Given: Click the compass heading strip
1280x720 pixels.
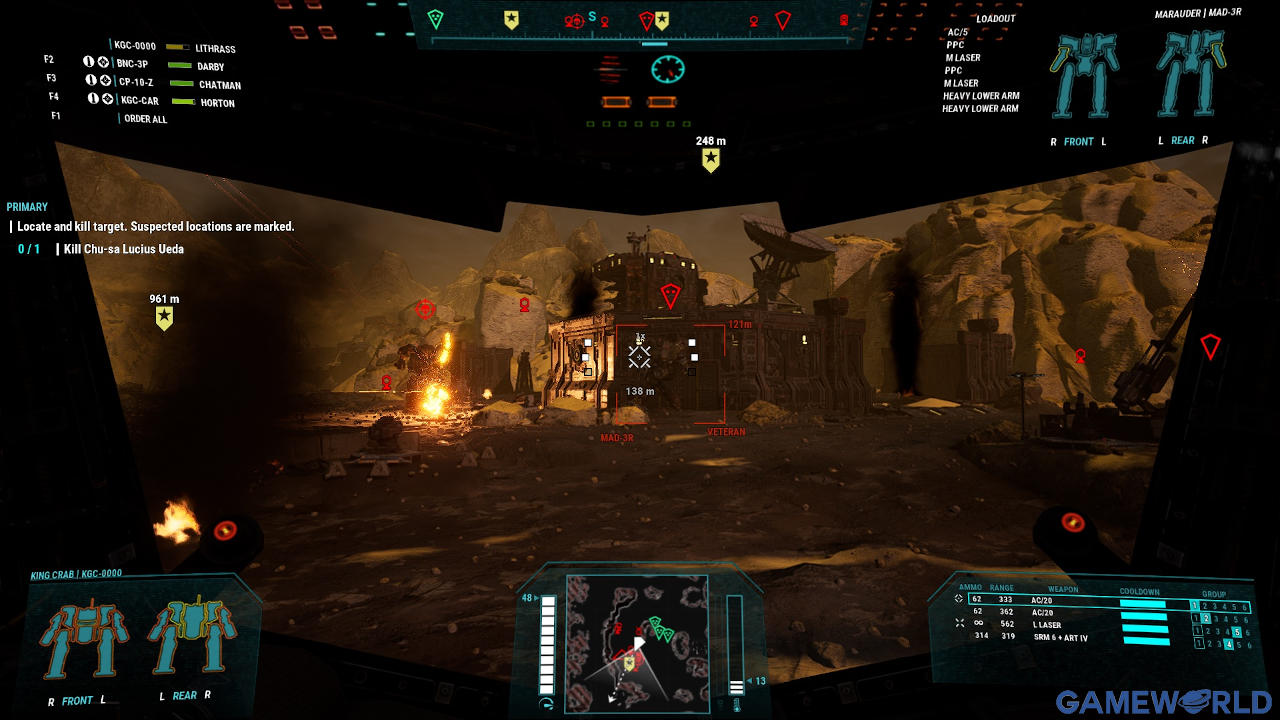Looking at the screenshot, I should (x=640, y=22).
